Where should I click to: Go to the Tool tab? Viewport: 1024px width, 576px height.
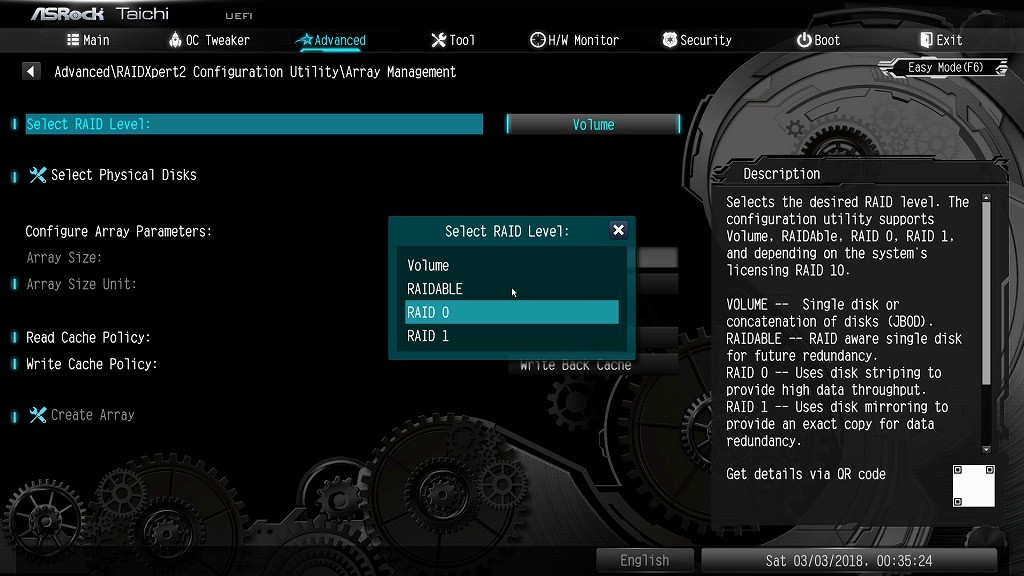coord(453,40)
